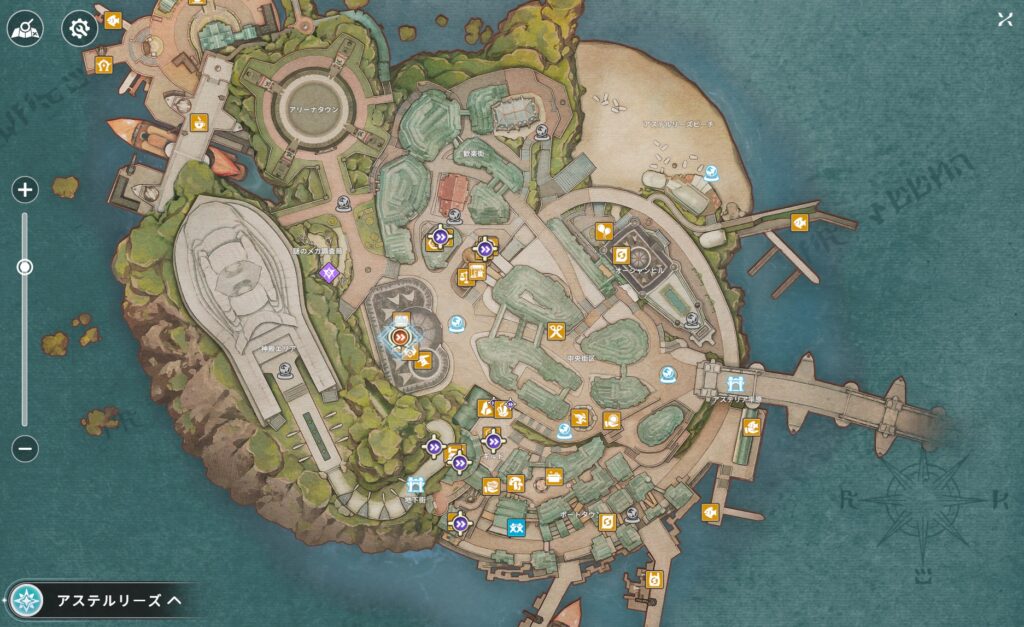Select the gate marker on the Asteria bridge
Screen dimensions: 1024x627
[x=736, y=381]
